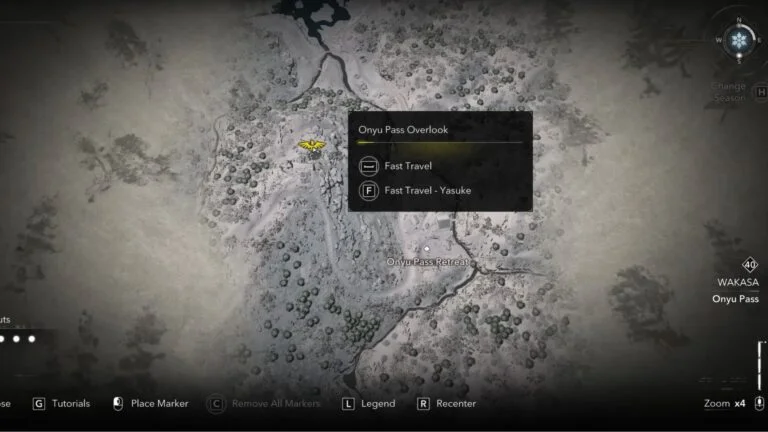
Task: Select the Onyu Pass Retreat map marker
Action: [427, 249]
